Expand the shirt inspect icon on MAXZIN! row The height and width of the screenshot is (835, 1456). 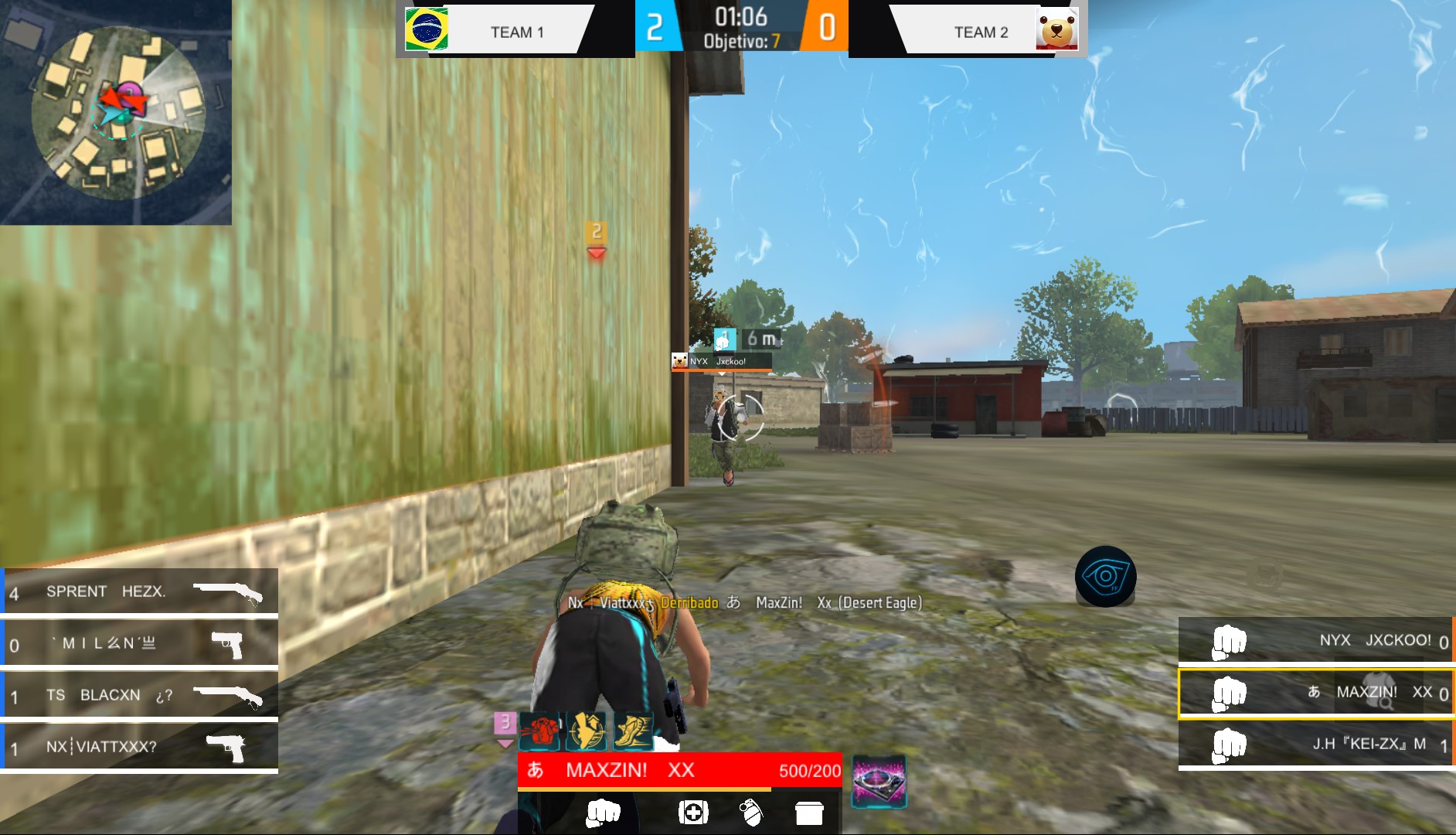point(1380,694)
